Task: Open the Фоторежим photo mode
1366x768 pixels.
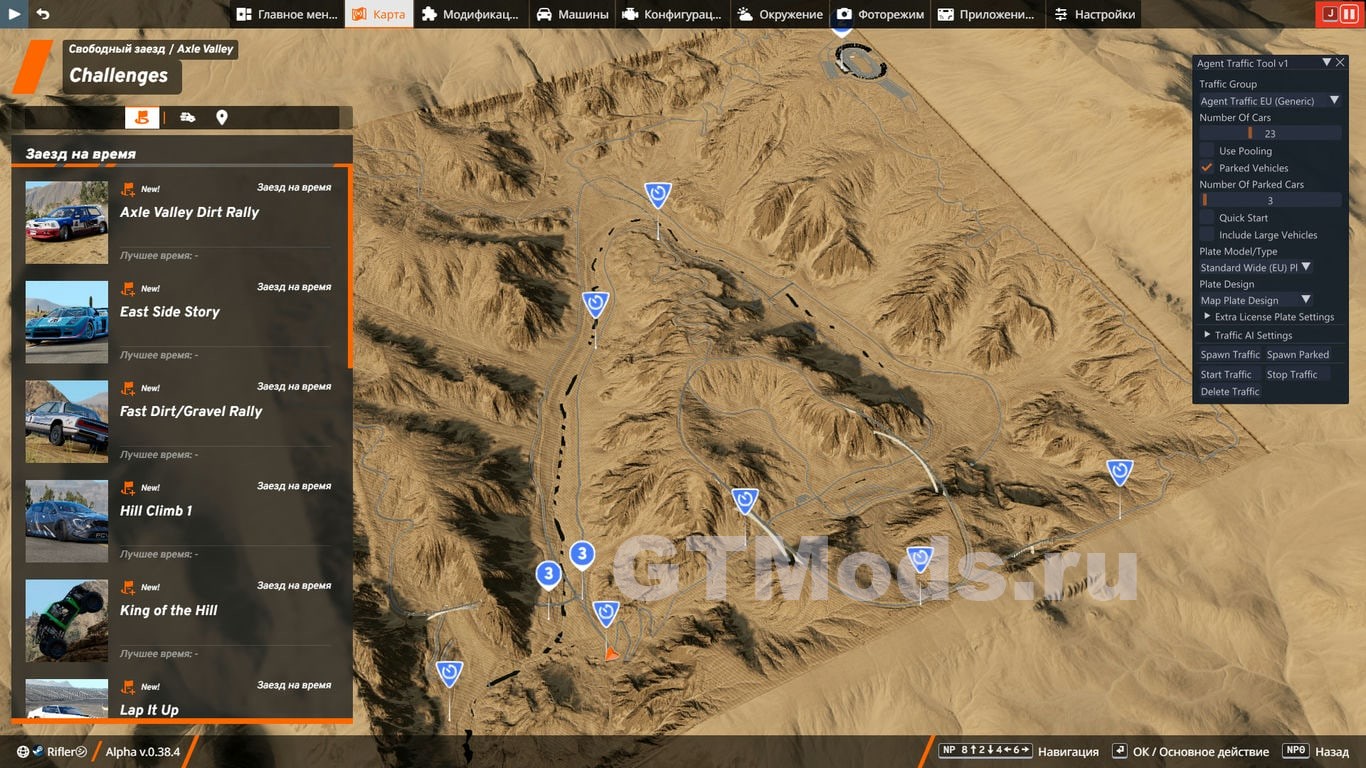Action: 880,14
